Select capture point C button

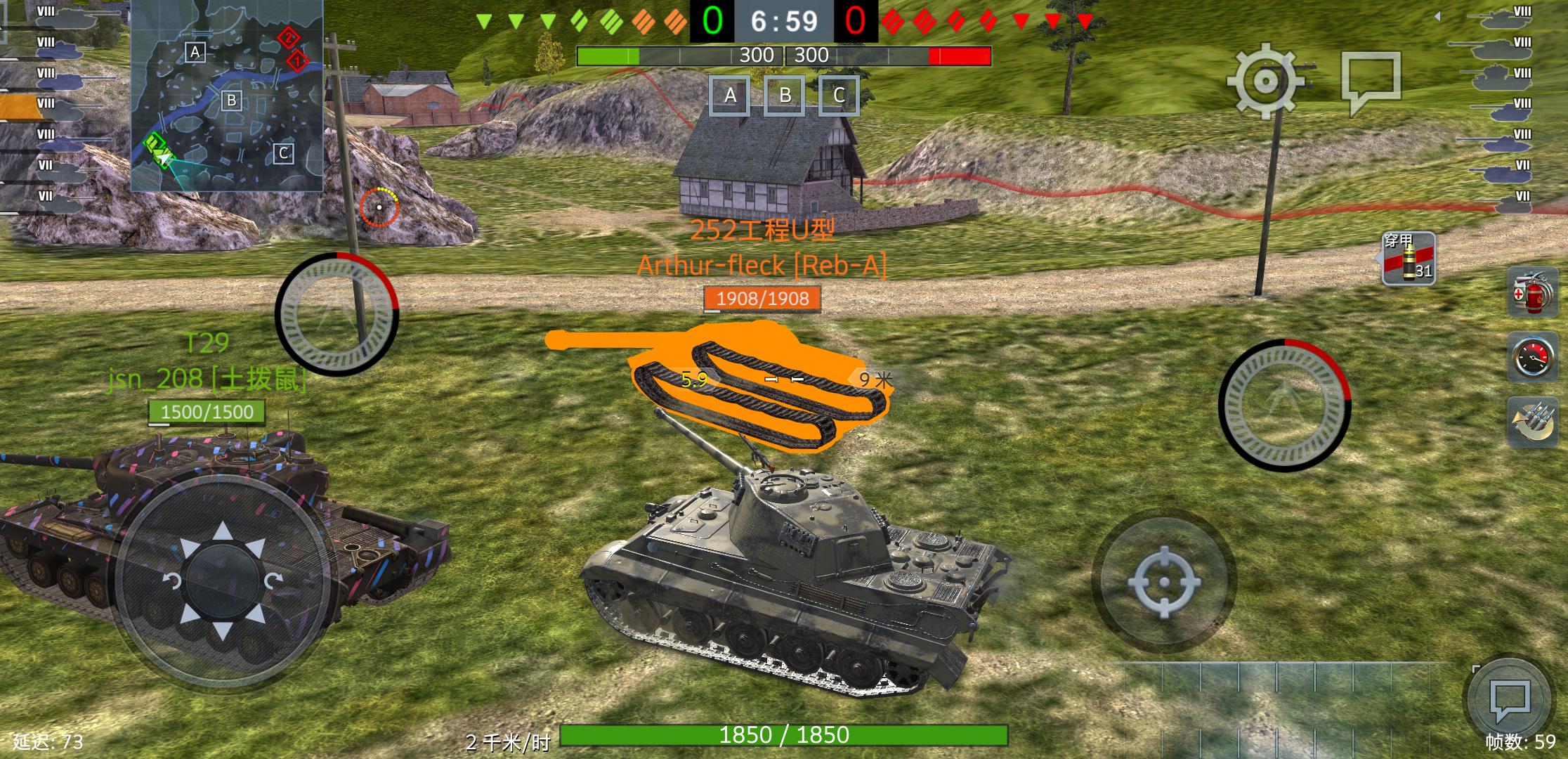coord(840,96)
